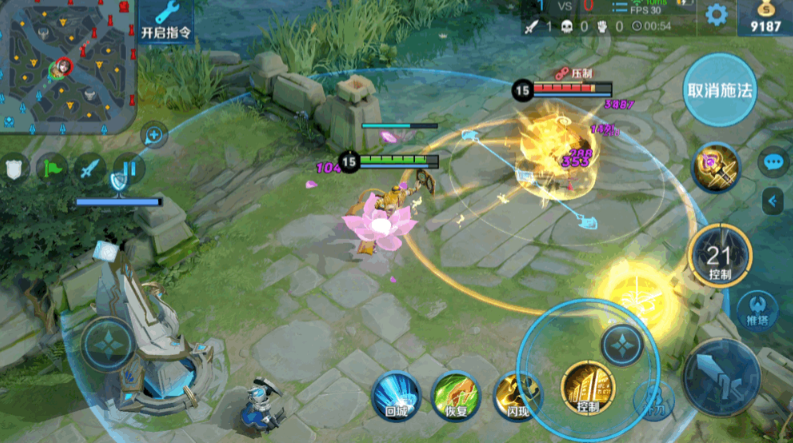Send the green flag gather signal
Image resolution: width=793 pixels, height=443 pixels.
pos(52,168)
